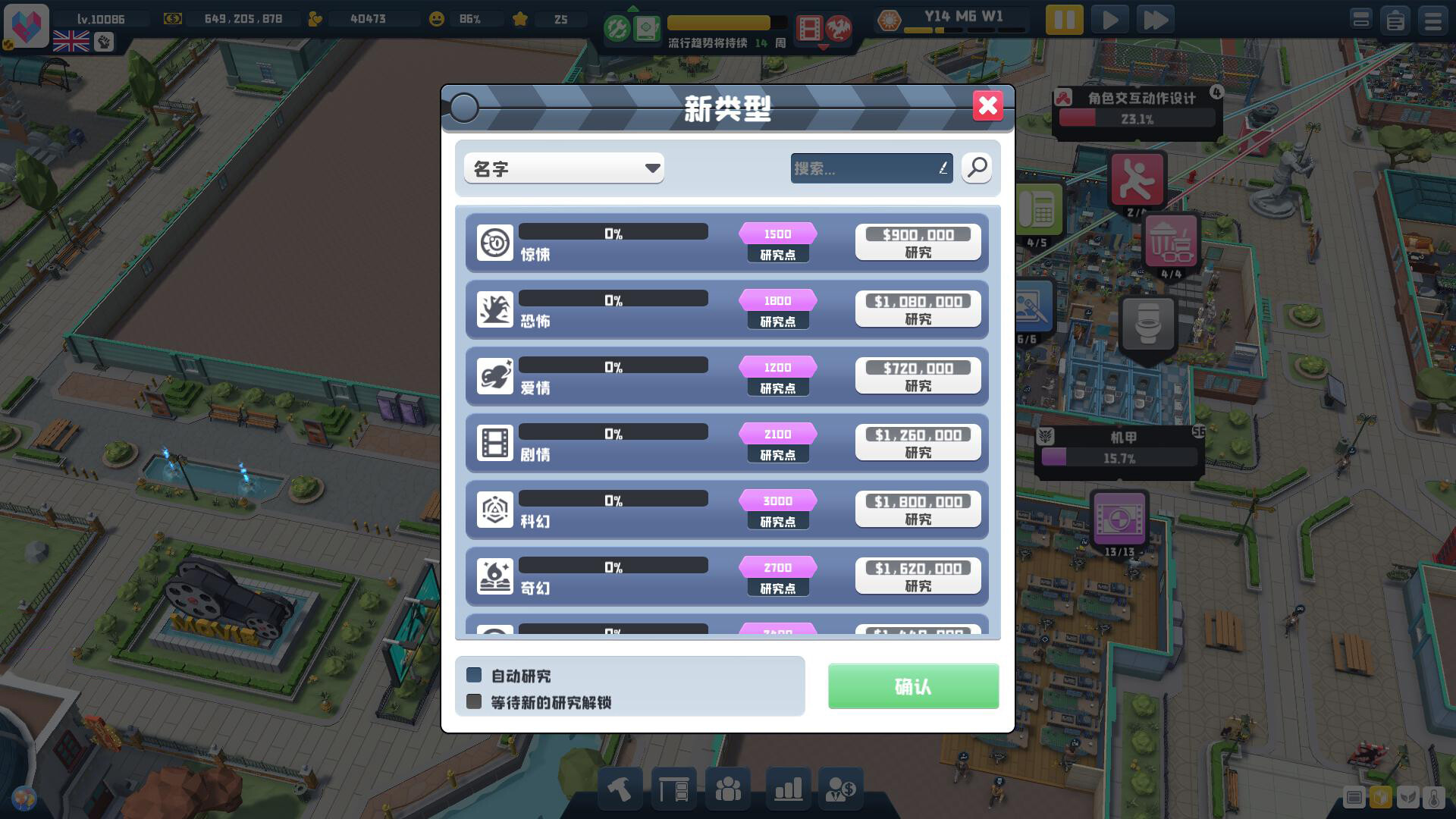Check 等待新的研究解锁 option
Viewport: 1456px width, 819px height.
[475, 703]
